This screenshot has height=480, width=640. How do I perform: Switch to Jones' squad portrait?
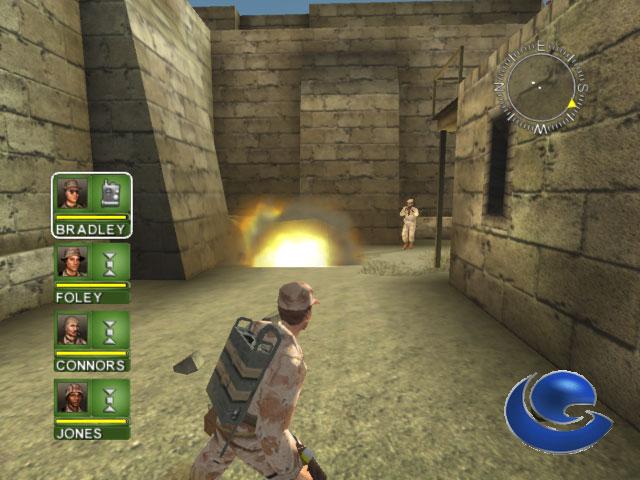click(73, 398)
